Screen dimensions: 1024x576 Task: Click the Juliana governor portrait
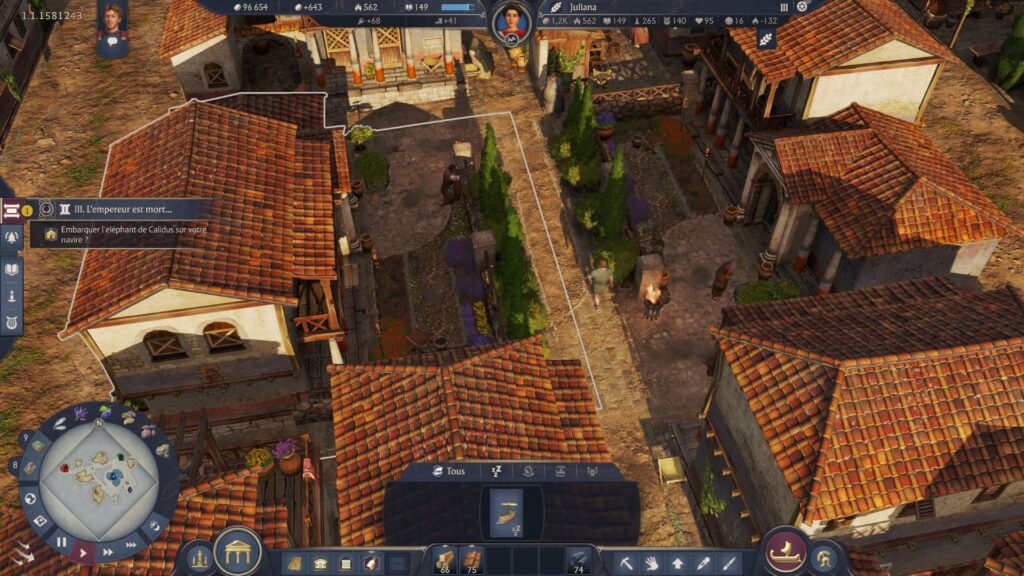(510, 22)
